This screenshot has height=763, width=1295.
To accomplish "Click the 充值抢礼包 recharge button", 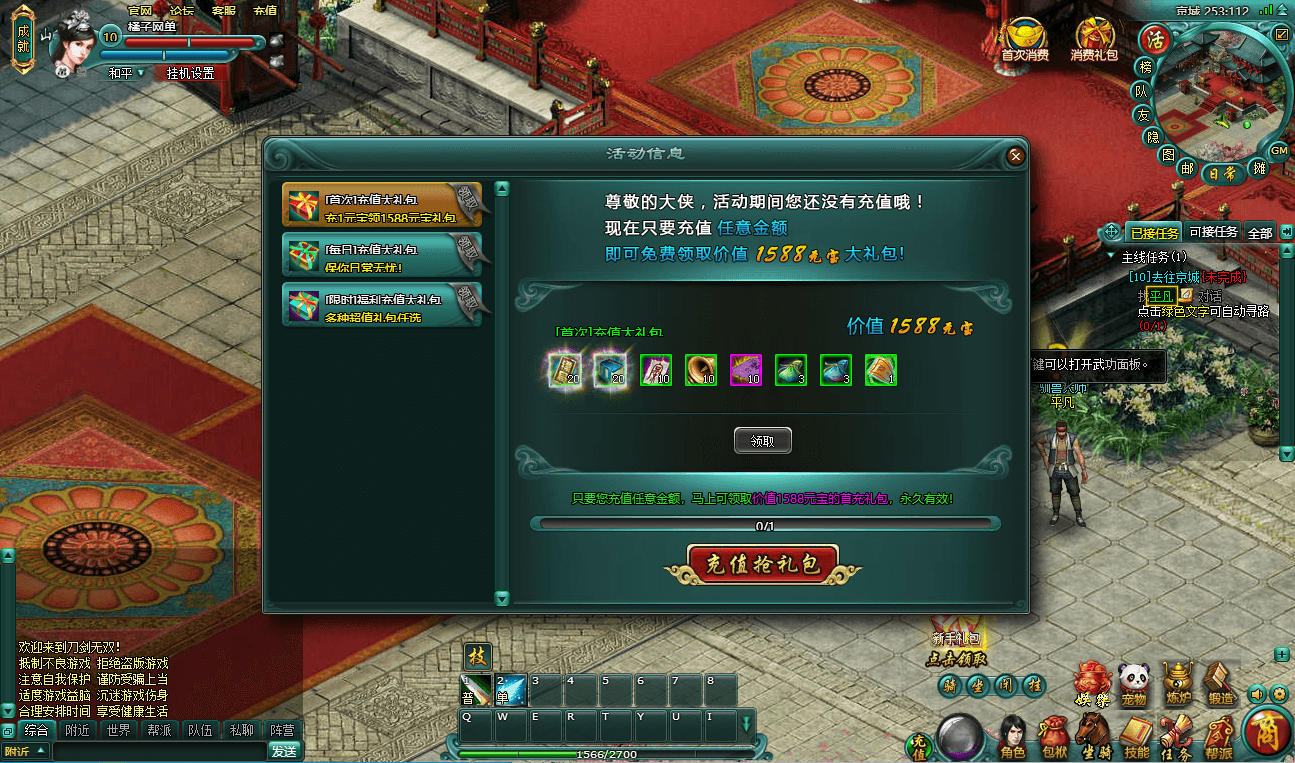I will [761, 565].
